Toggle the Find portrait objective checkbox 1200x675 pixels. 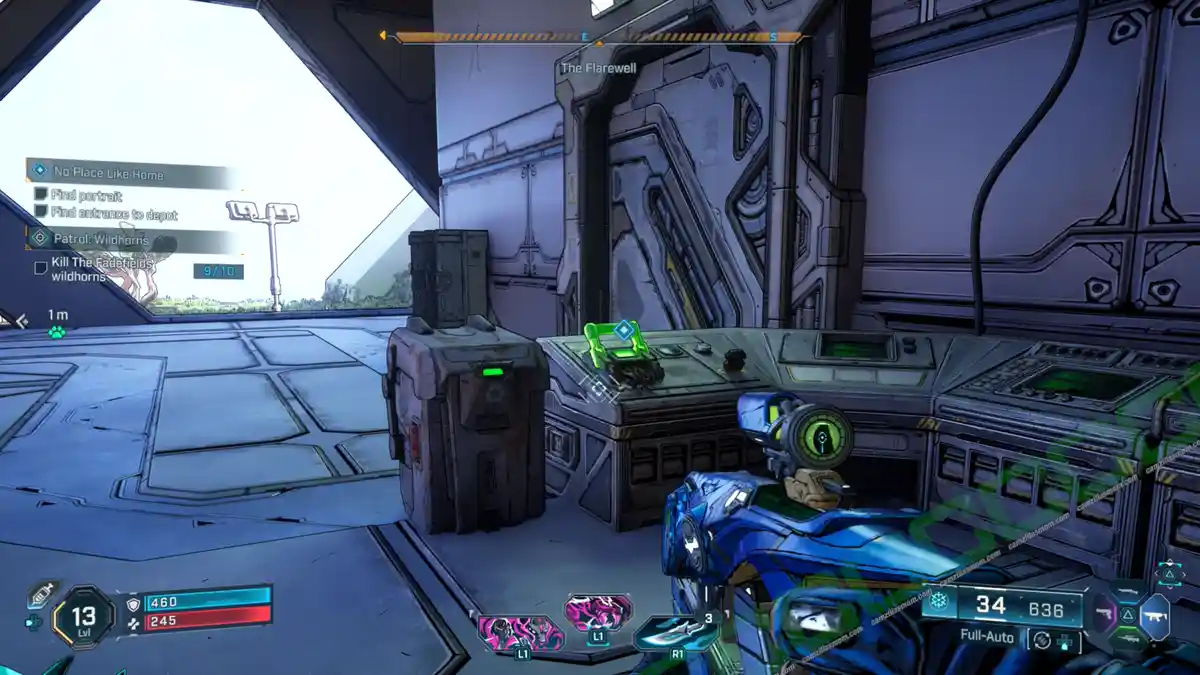tap(41, 194)
